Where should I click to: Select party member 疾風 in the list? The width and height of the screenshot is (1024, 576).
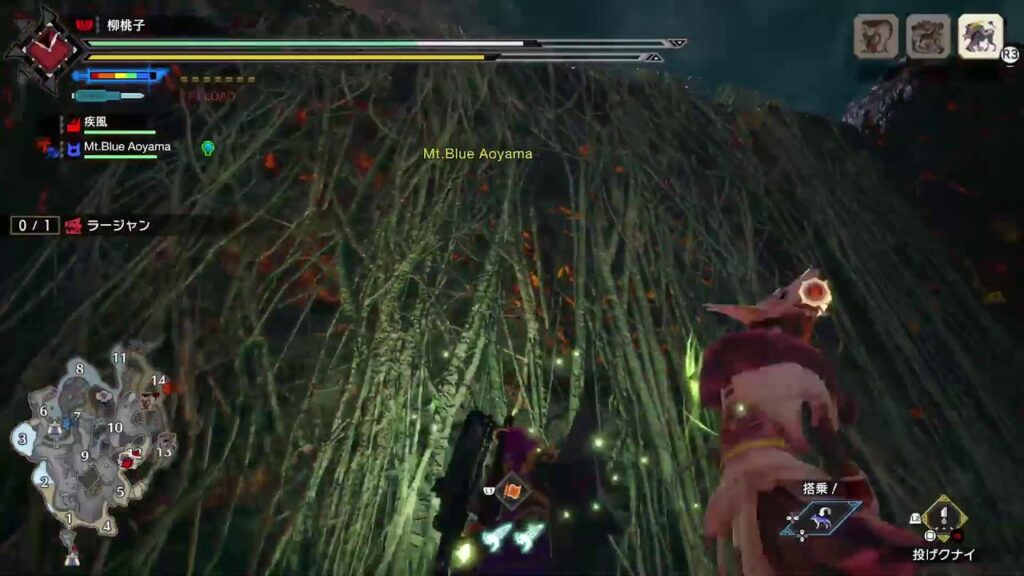(x=95, y=121)
